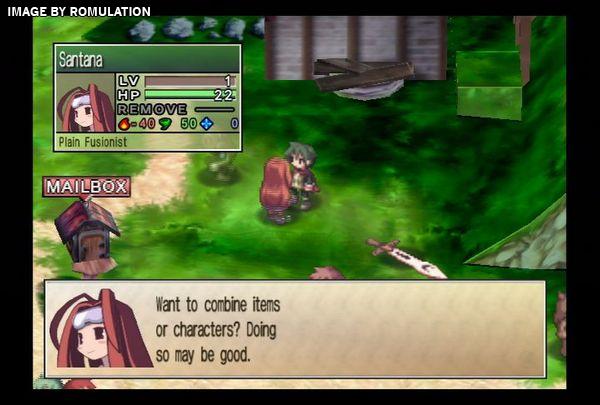Click Santana's portrait in the status panel

click(85, 104)
